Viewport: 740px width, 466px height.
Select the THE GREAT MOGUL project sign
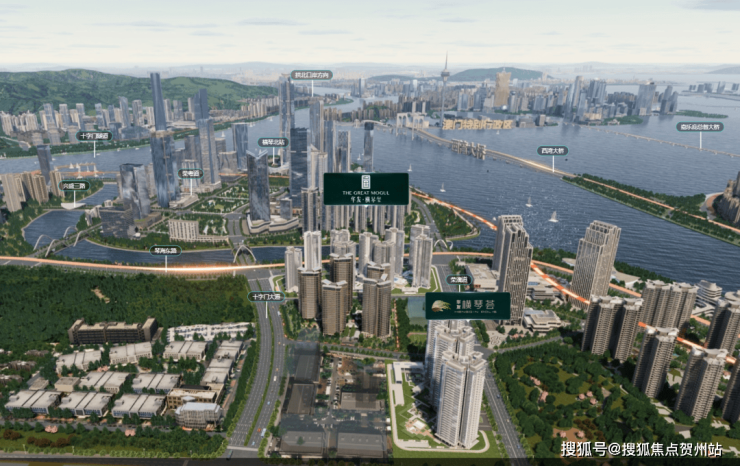click(x=366, y=188)
